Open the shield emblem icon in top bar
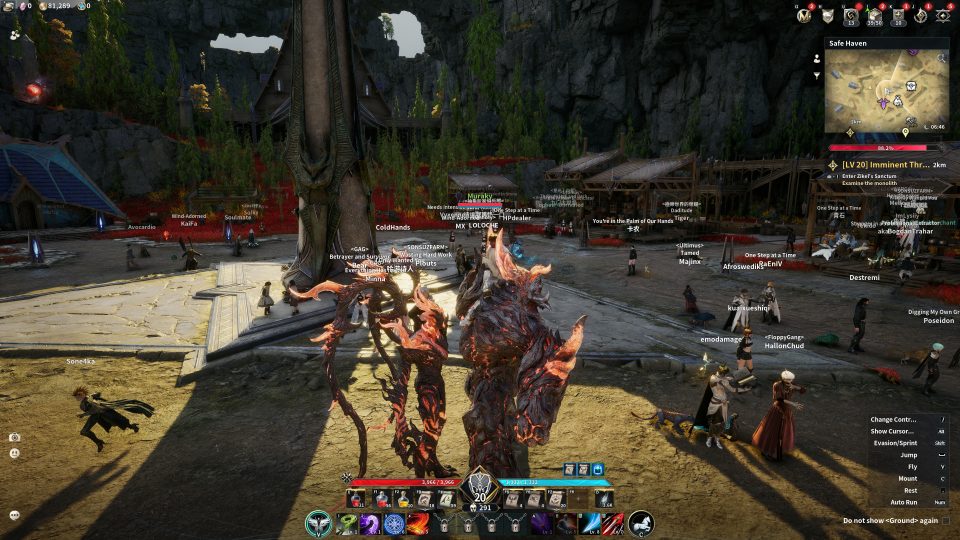Image resolution: width=960 pixels, height=540 pixels. [828, 15]
